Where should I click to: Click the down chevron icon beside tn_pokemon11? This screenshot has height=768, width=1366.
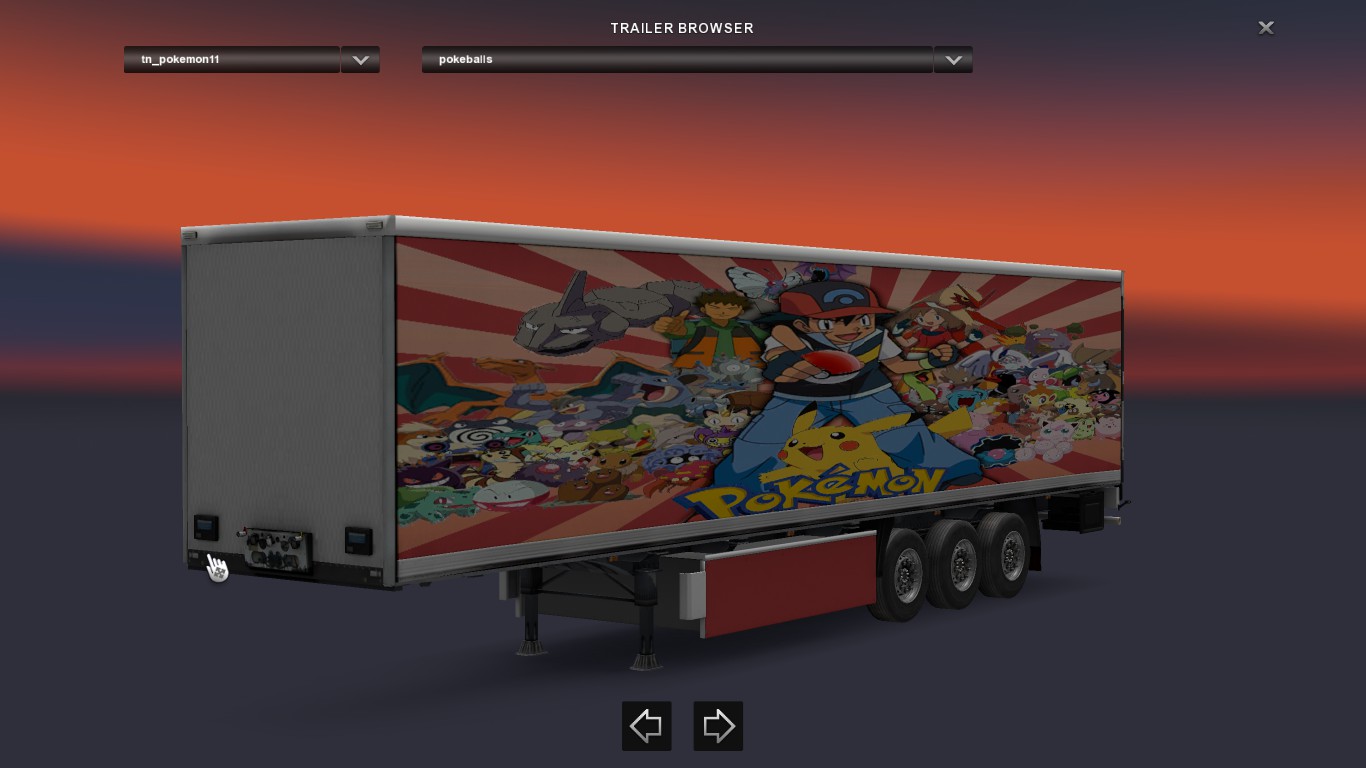[x=360, y=59]
